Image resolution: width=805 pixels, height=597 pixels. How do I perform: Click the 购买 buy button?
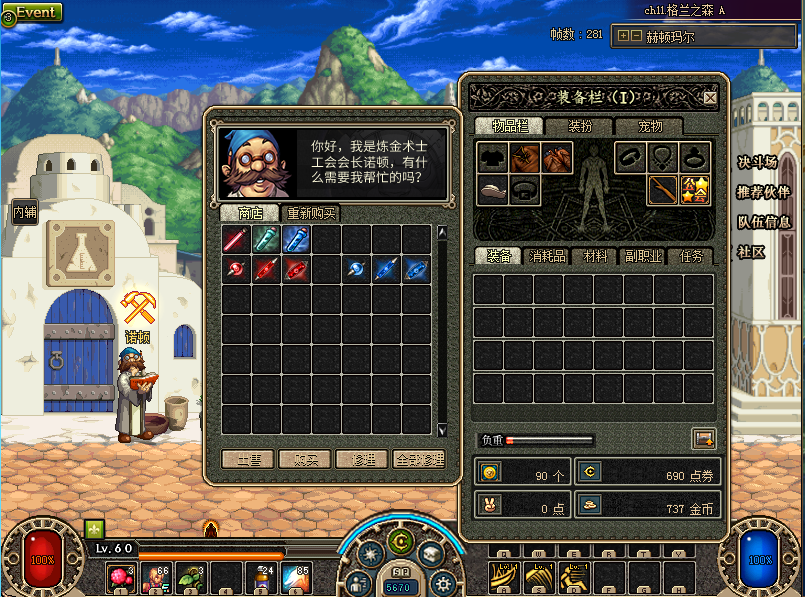pyautogui.click(x=304, y=459)
